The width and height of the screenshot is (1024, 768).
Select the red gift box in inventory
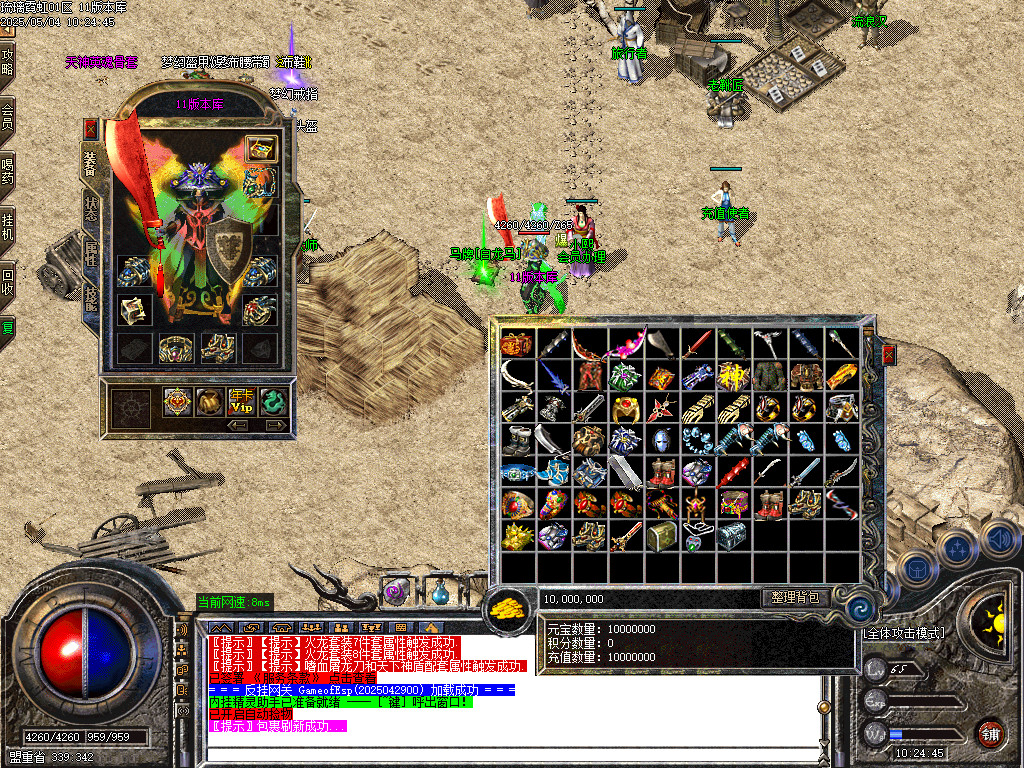517,343
